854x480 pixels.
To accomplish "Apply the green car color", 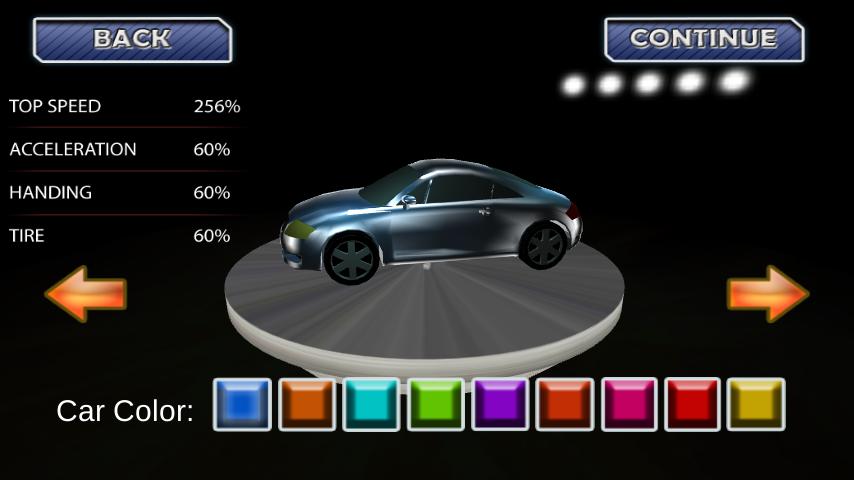I will [x=436, y=404].
